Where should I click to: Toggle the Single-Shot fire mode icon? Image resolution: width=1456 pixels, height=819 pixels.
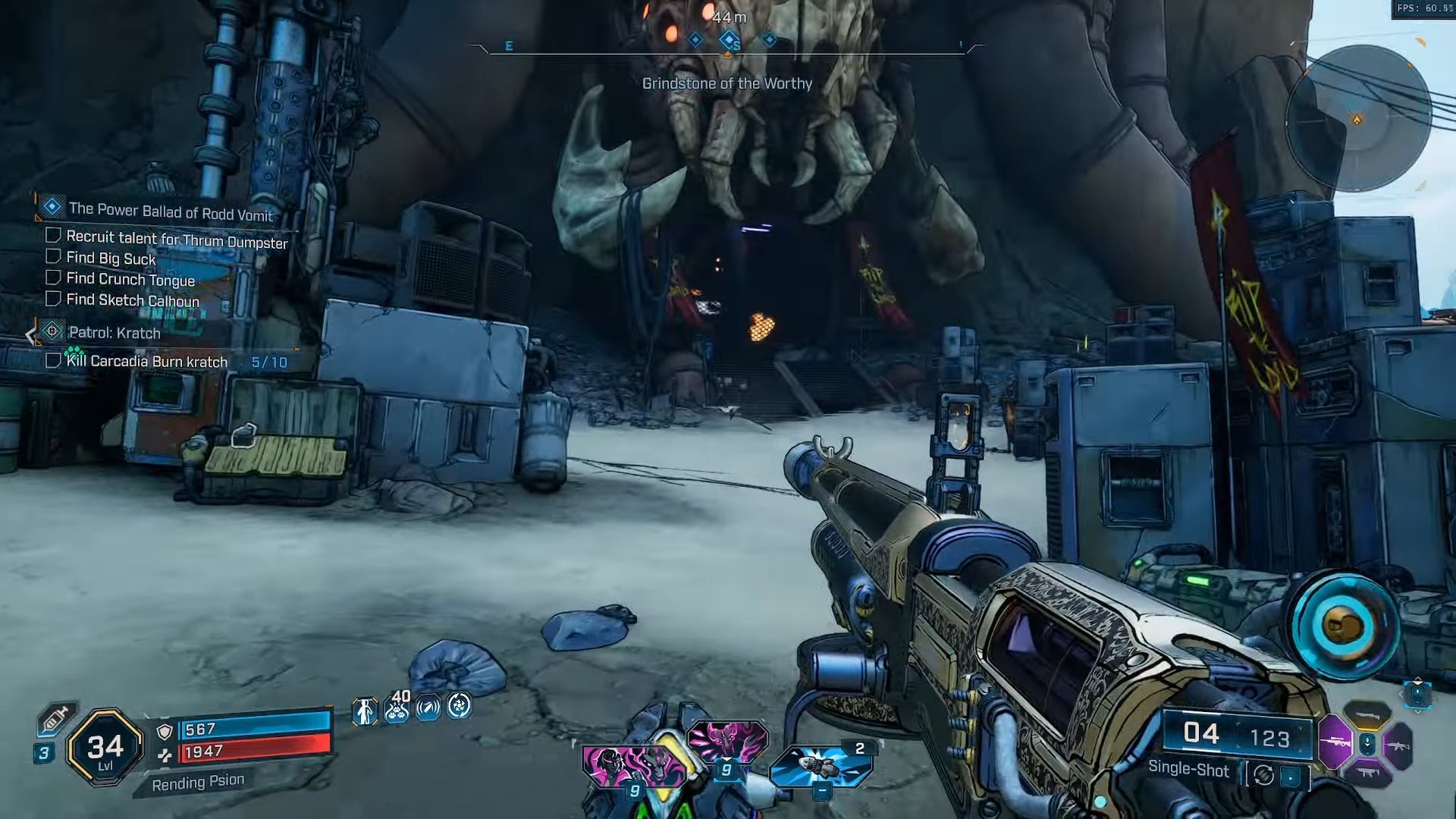[x=1263, y=775]
